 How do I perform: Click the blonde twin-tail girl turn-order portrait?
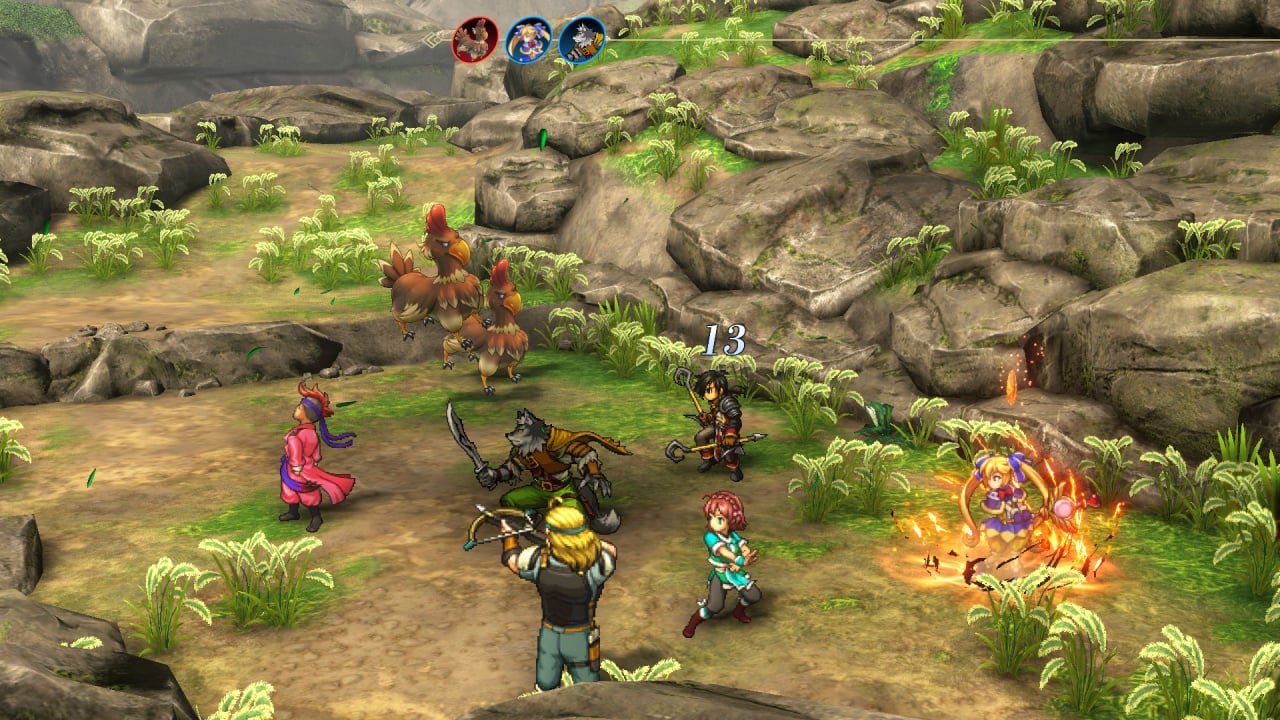pyautogui.click(x=528, y=41)
